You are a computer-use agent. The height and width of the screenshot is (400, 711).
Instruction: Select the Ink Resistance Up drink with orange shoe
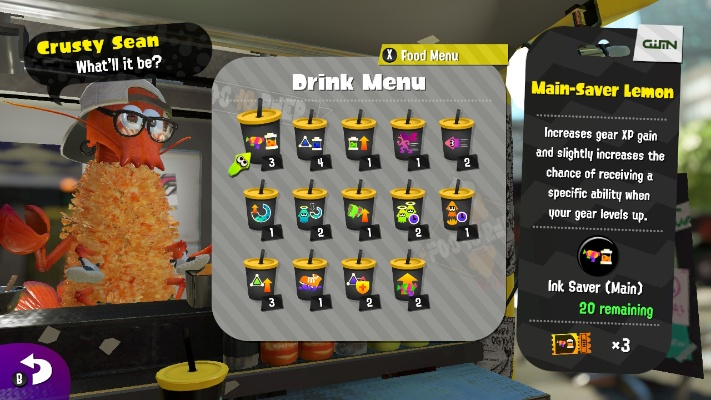tap(309, 279)
